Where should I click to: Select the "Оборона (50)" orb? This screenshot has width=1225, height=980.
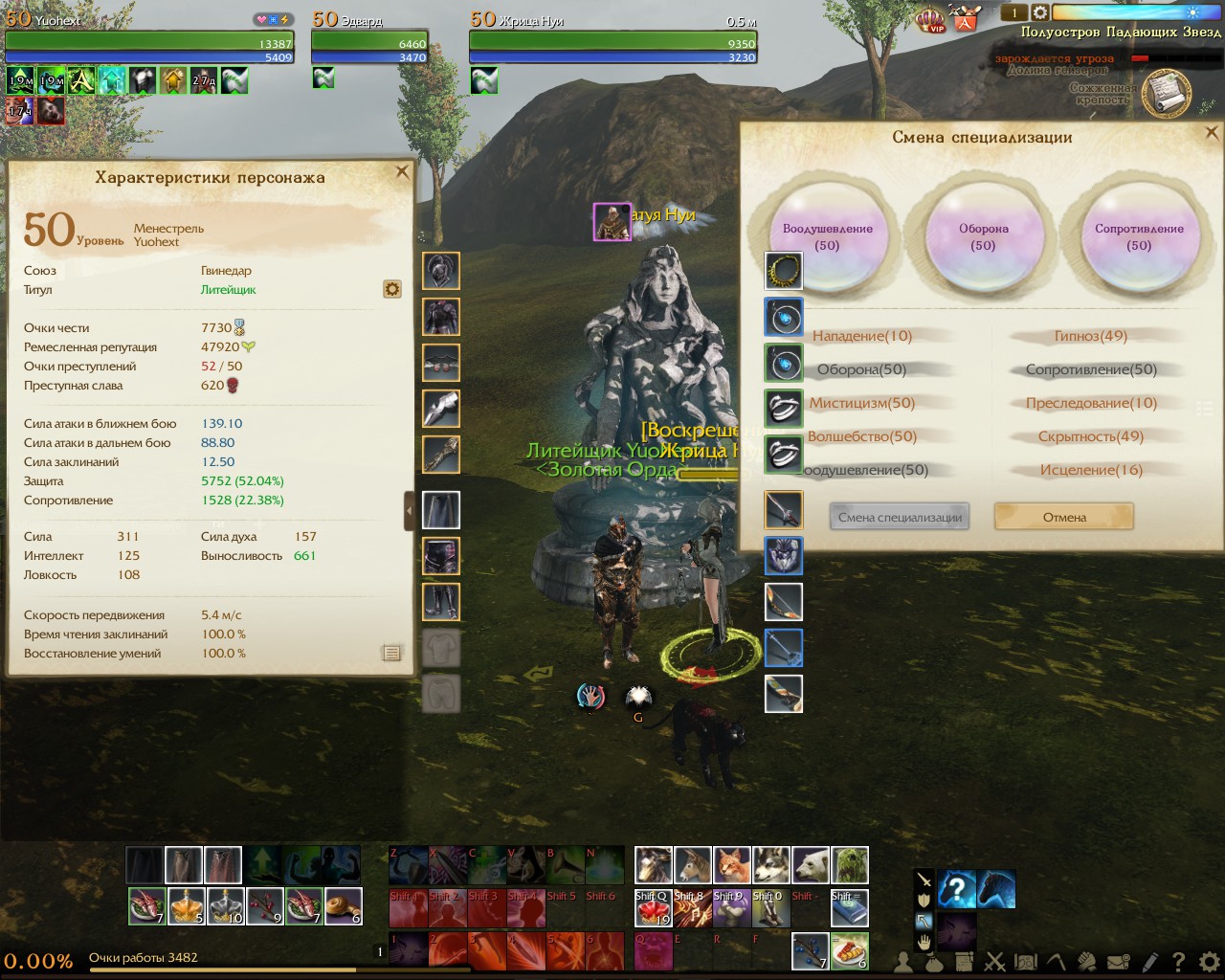pyautogui.click(x=983, y=236)
